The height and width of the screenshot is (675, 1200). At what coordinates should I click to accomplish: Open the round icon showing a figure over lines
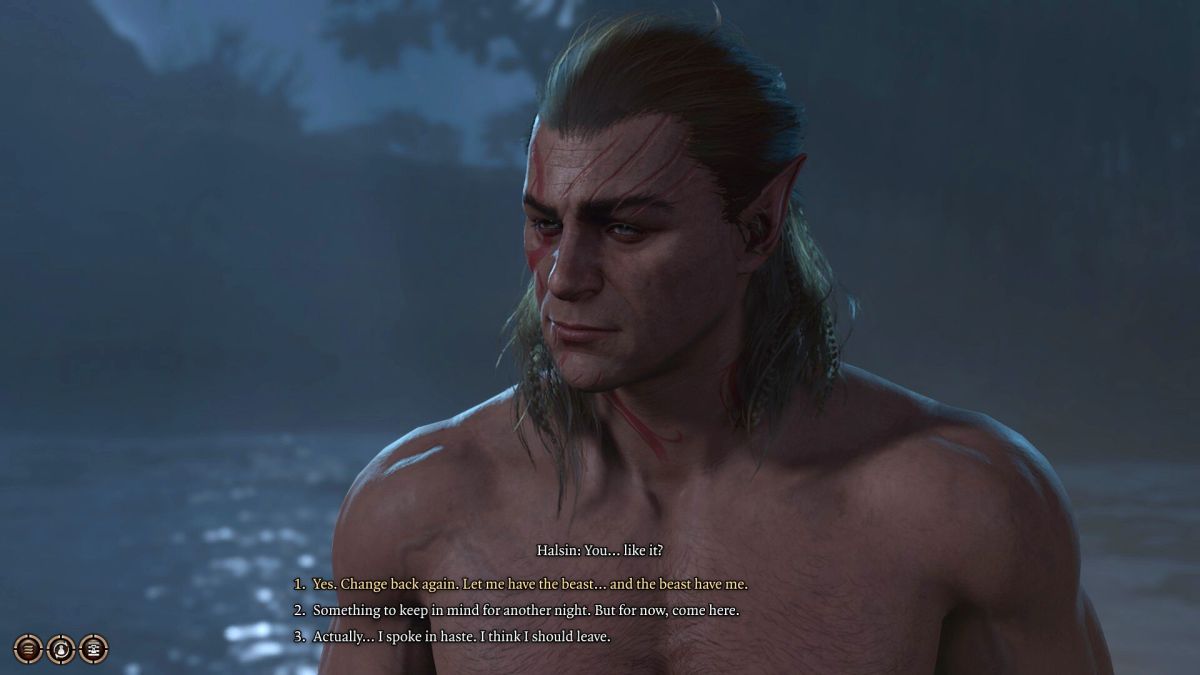94,649
